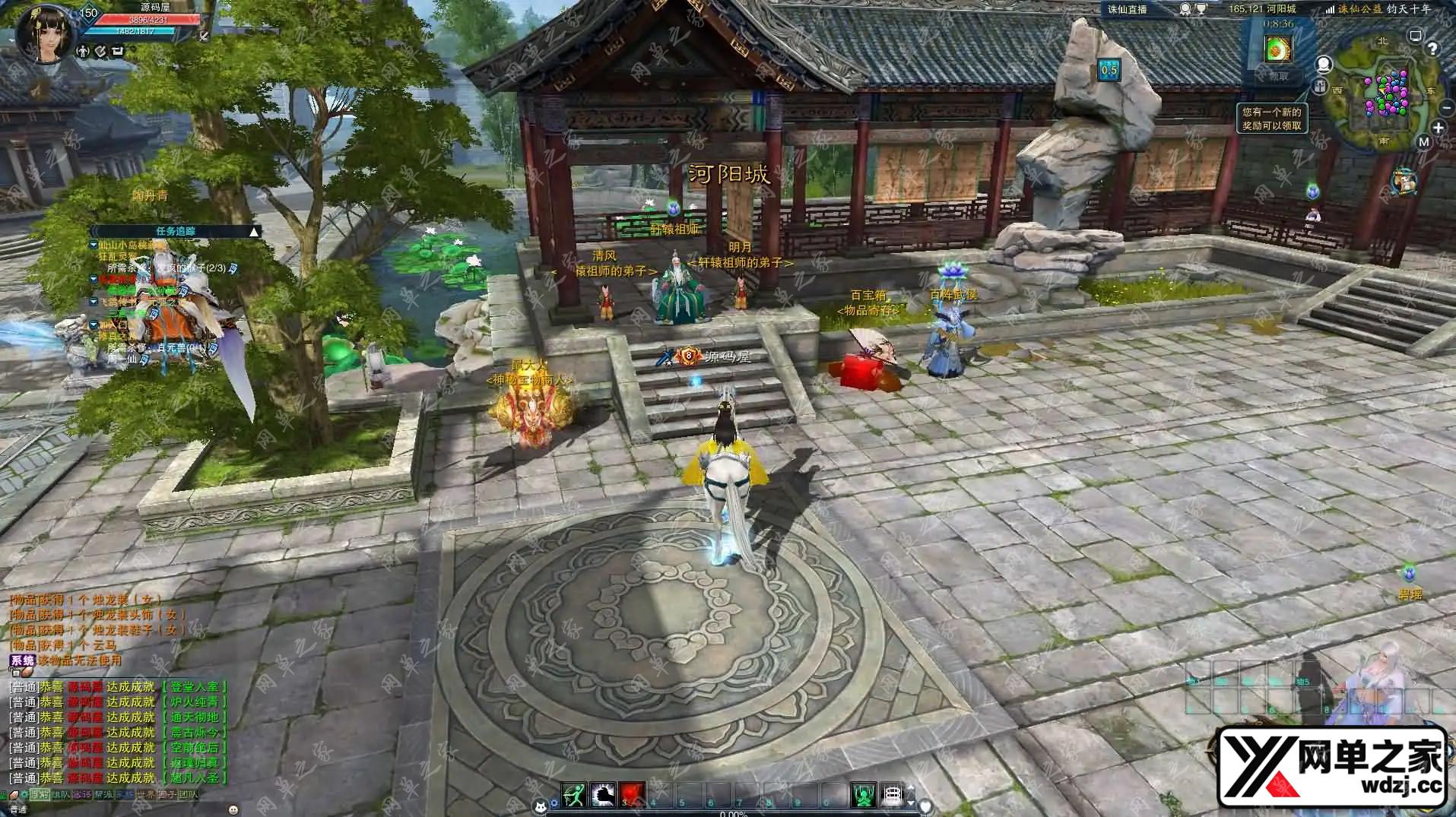Click the monitor icon above the minimap
Image resolution: width=1456 pixels, height=817 pixels.
[x=1415, y=36]
